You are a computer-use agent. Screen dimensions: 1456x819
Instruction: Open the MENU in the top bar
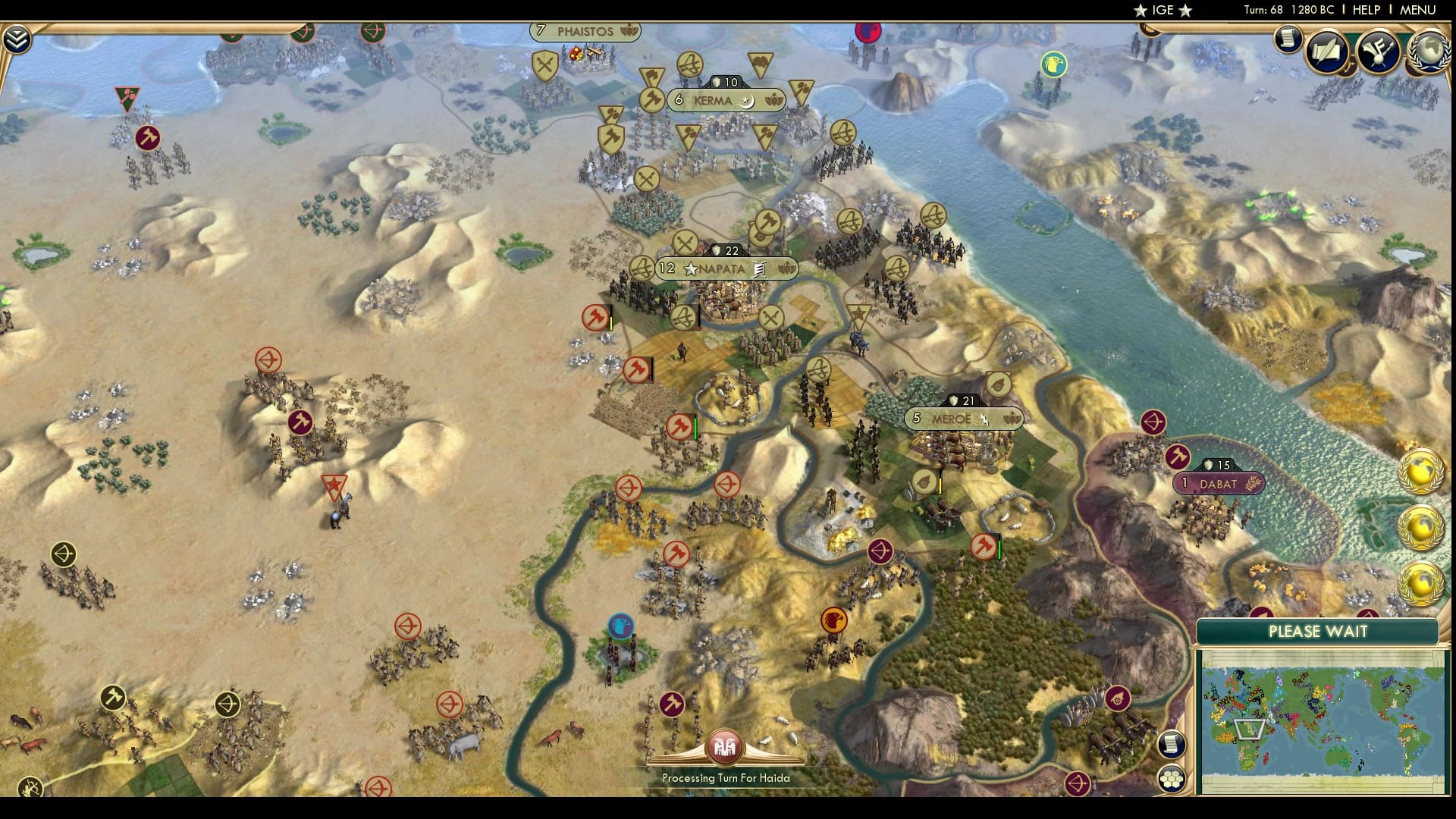pos(1417,10)
